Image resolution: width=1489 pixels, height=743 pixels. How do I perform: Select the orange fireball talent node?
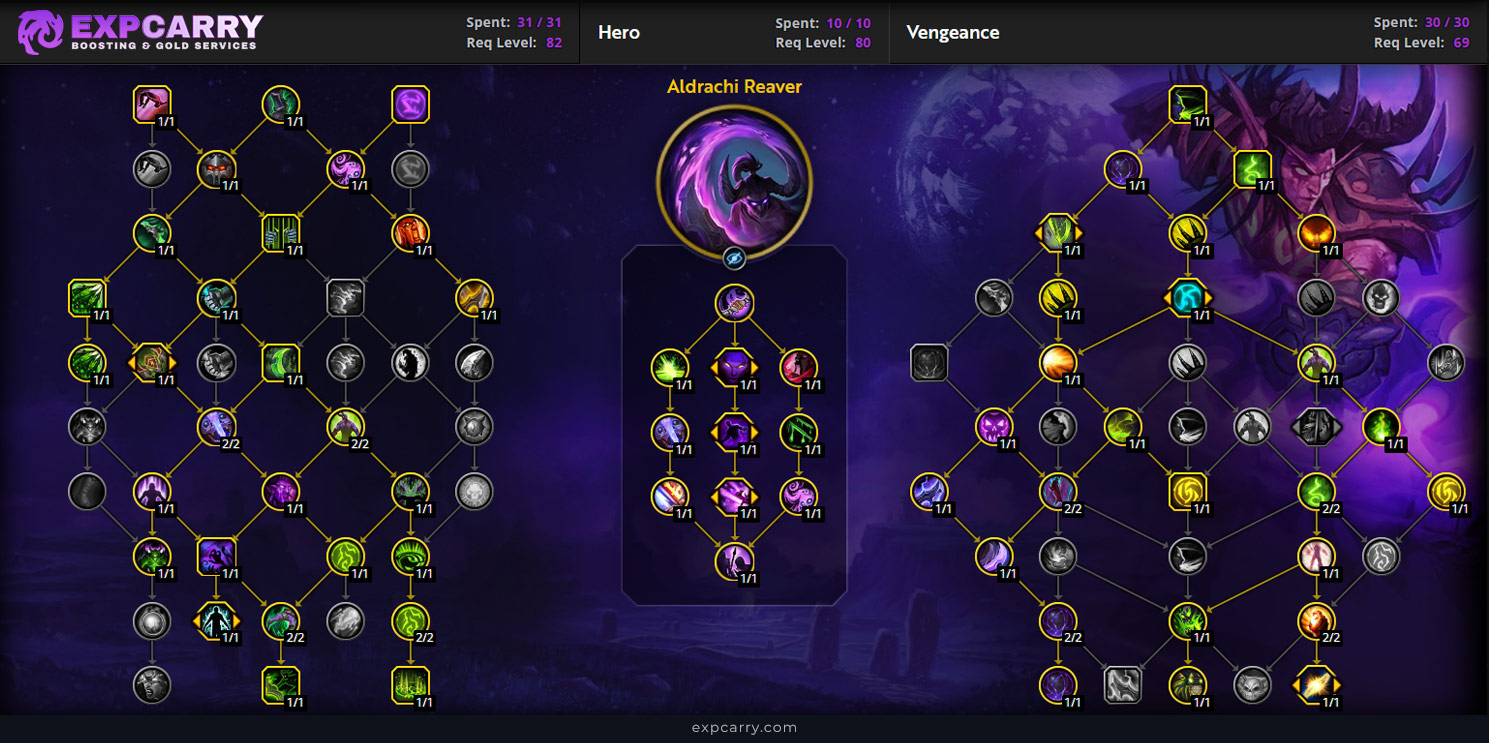tap(1058, 362)
